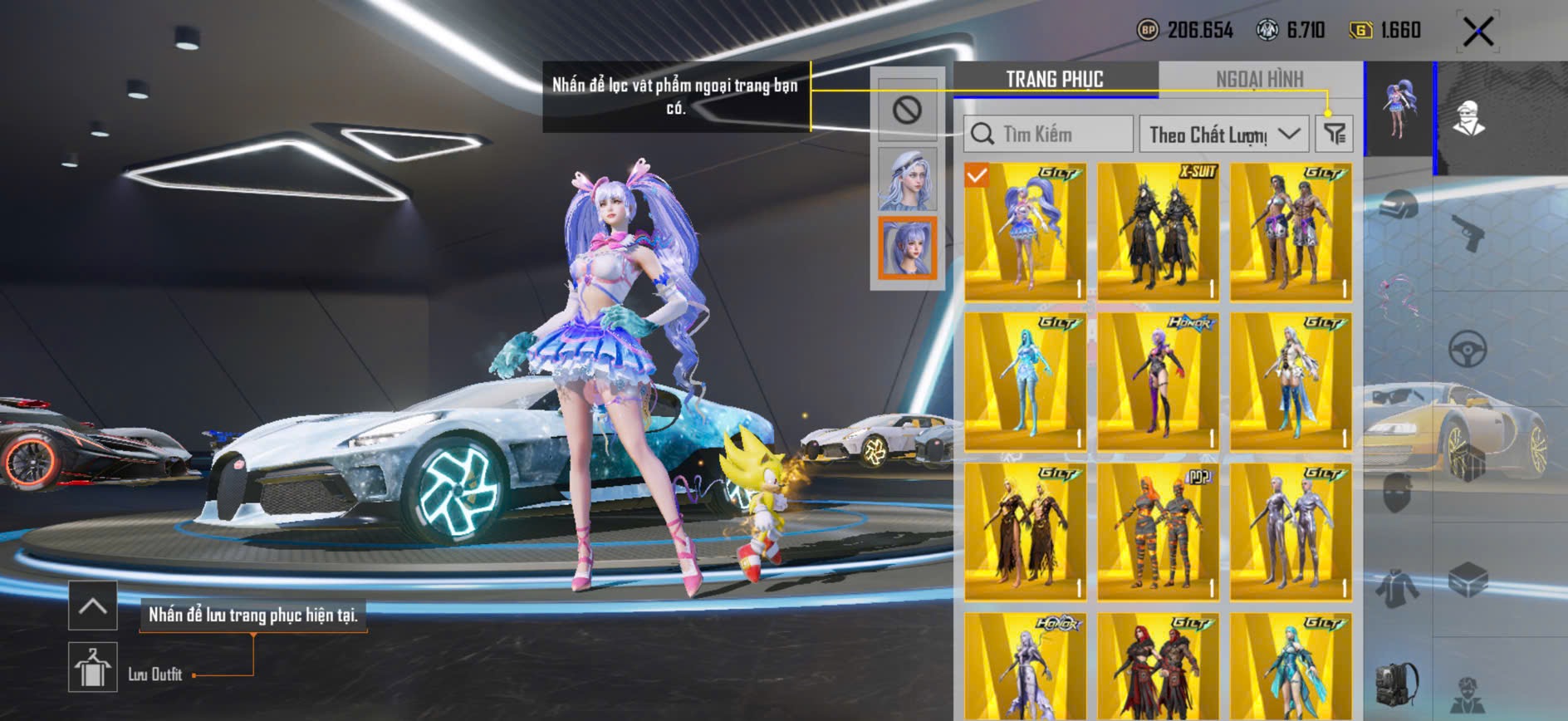Open the pistol weapon category
The height and width of the screenshot is (721, 1568).
(1468, 233)
